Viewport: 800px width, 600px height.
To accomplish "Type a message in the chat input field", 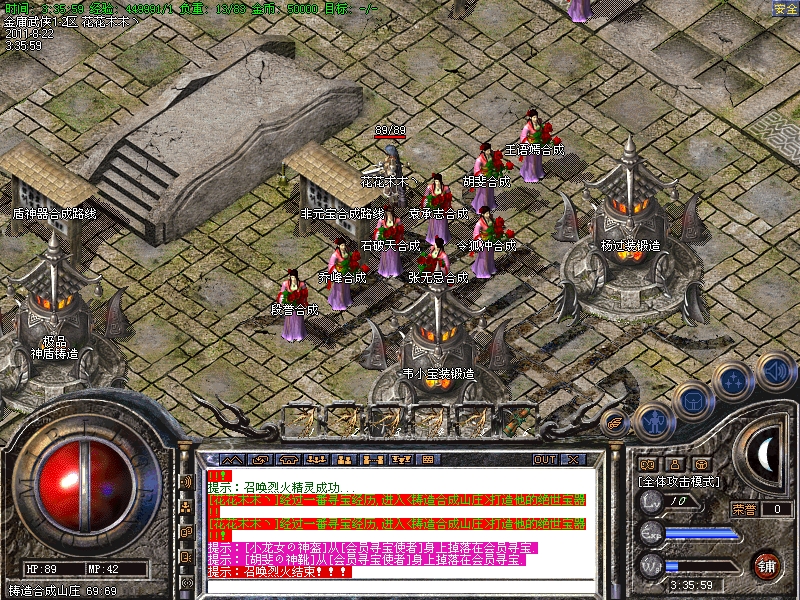I will pyautogui.click(x=400, y=584).
